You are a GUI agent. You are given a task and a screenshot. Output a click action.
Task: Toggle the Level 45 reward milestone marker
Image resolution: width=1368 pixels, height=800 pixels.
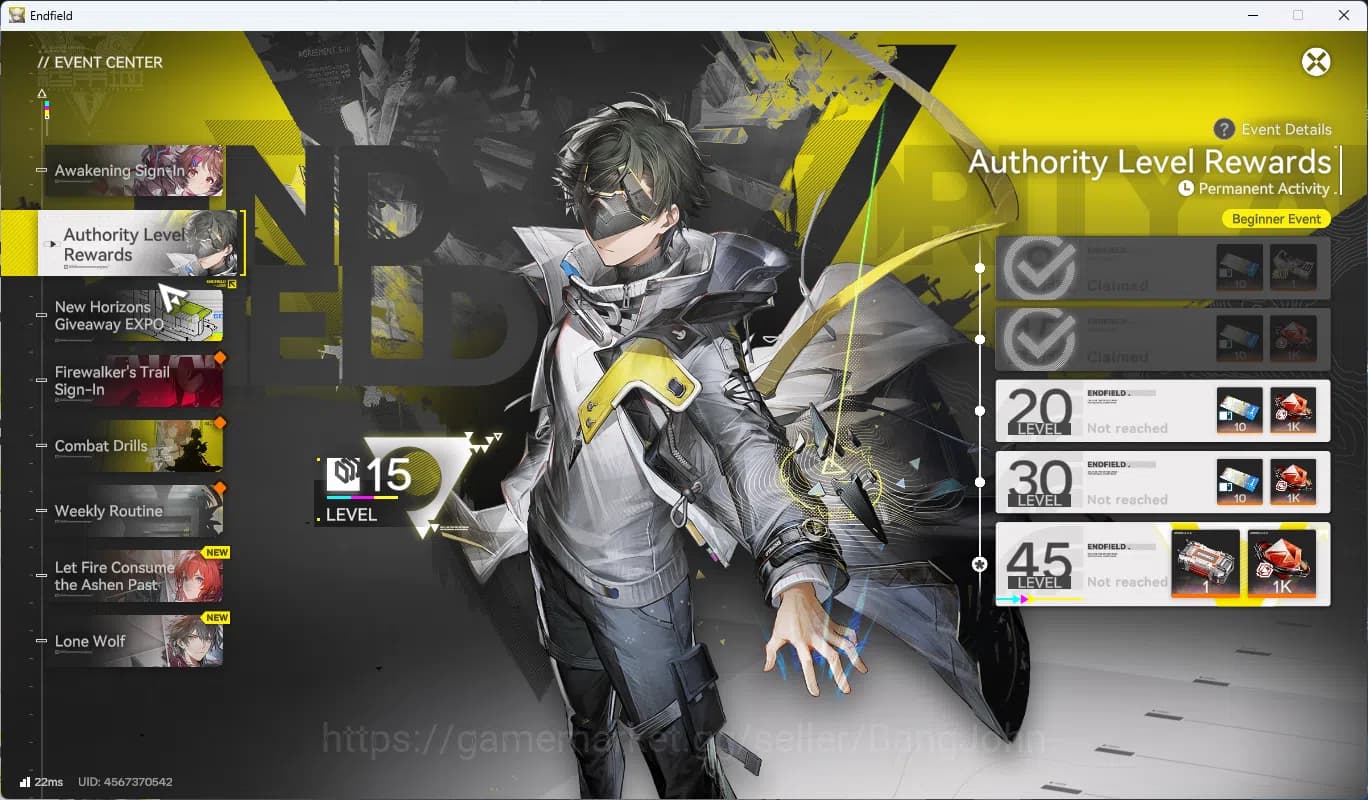(980, 565)
